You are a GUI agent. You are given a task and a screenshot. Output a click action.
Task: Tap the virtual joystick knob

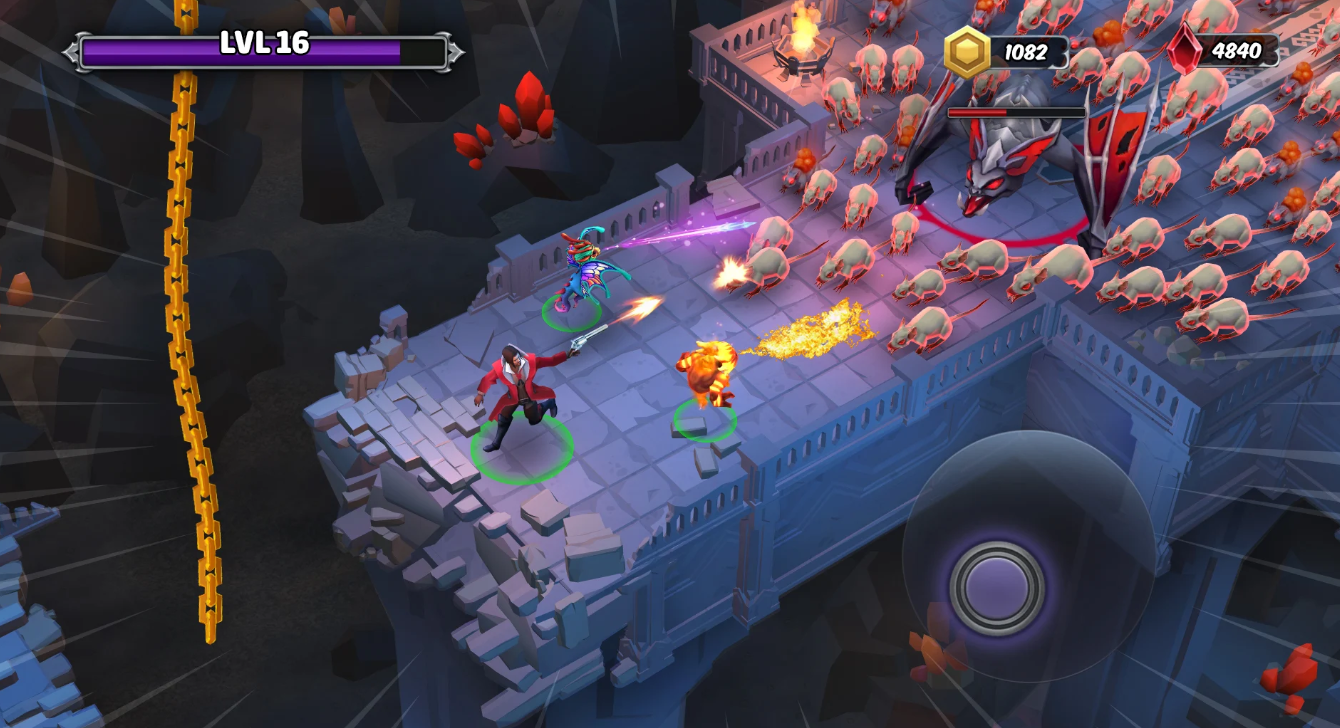click(997, 587)
